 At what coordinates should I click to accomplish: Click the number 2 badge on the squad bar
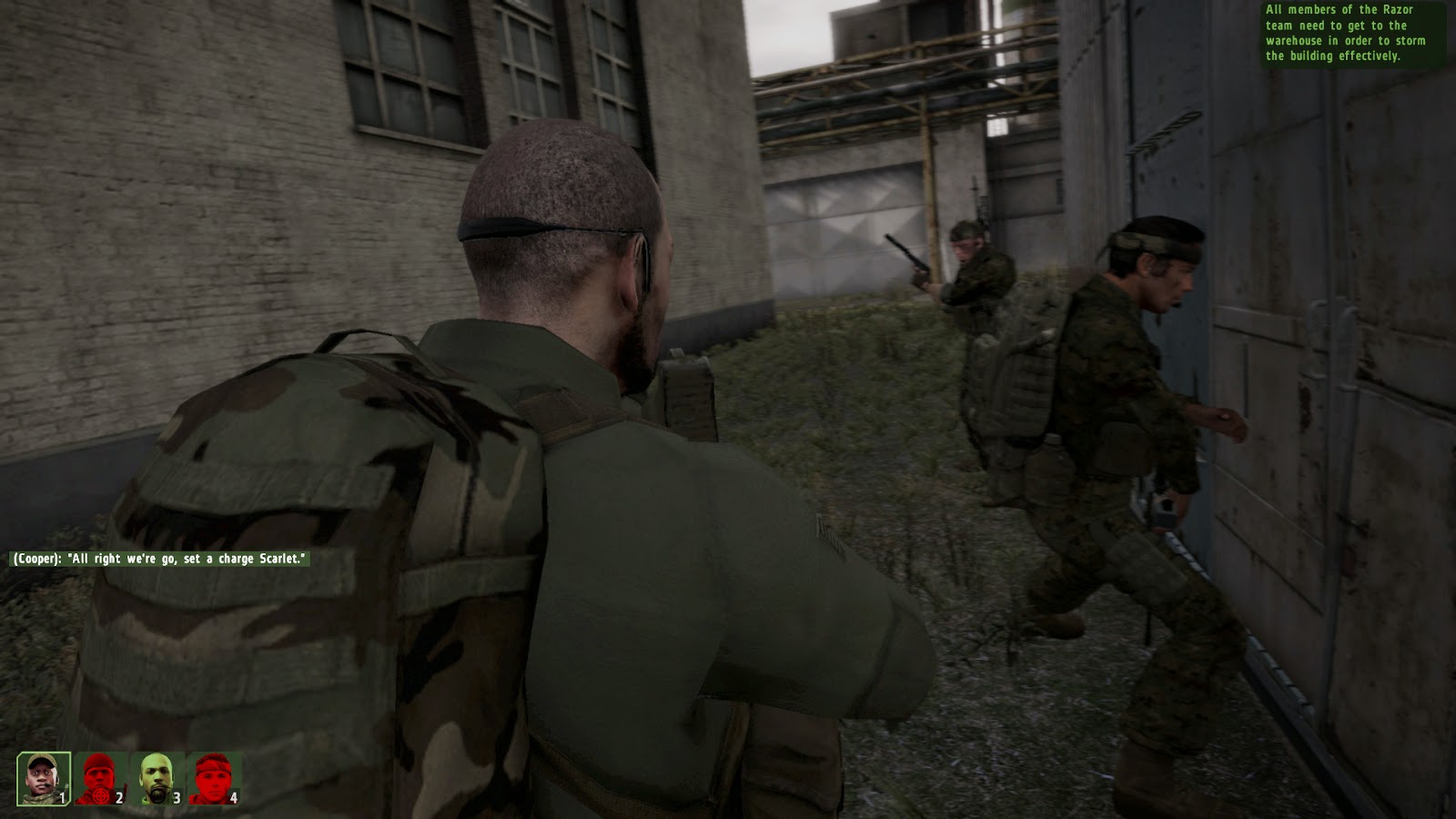tap(119, 797)
